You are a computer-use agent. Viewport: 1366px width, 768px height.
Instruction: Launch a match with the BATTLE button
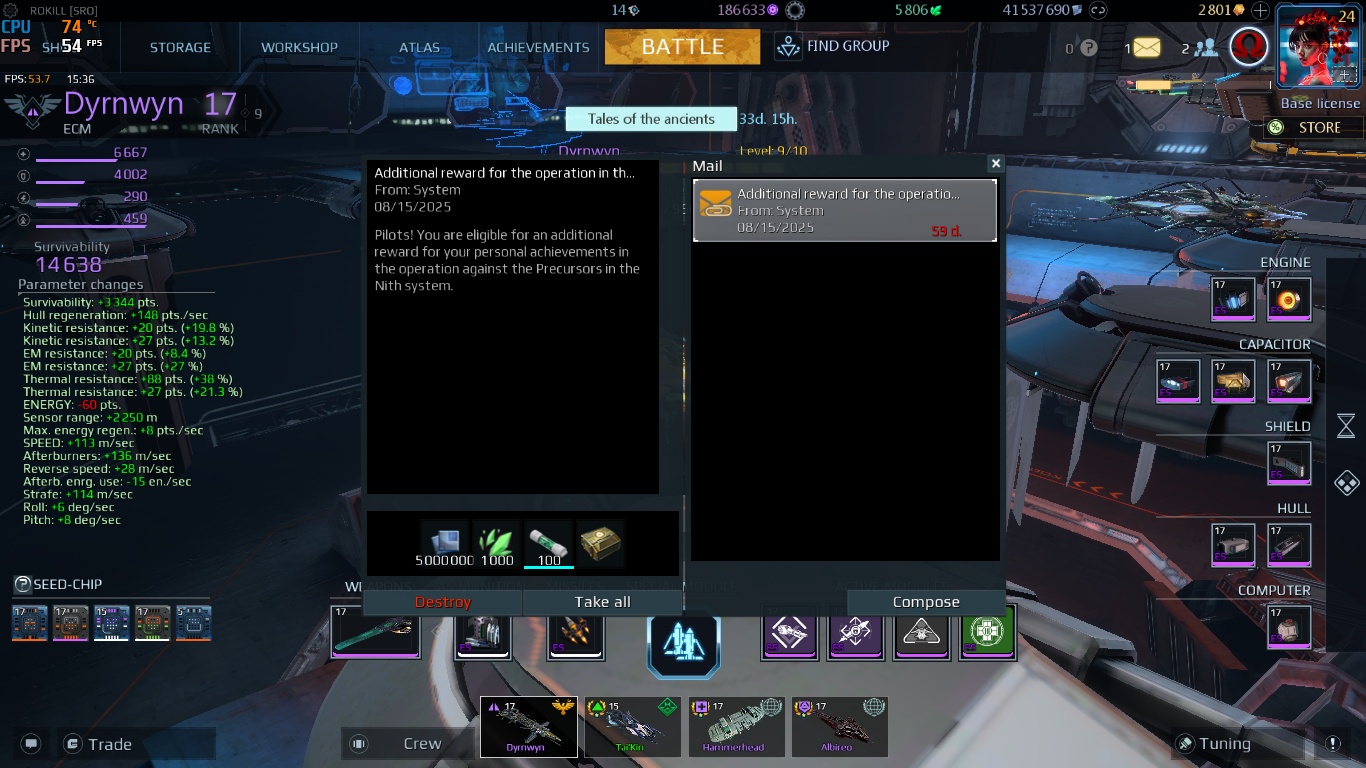point(682,46)
